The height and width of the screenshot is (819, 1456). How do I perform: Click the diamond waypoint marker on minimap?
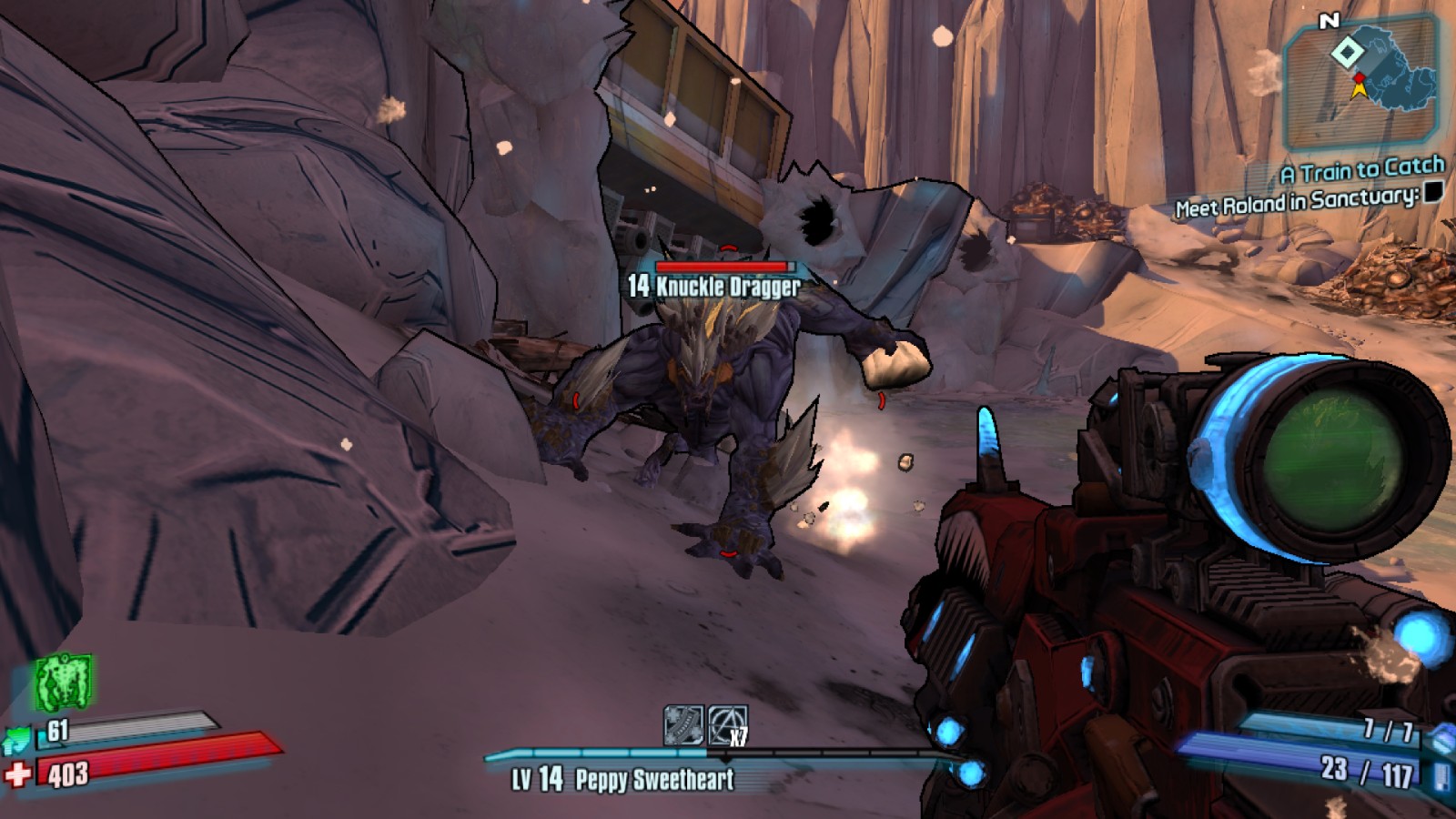[x=1347, y=53]
